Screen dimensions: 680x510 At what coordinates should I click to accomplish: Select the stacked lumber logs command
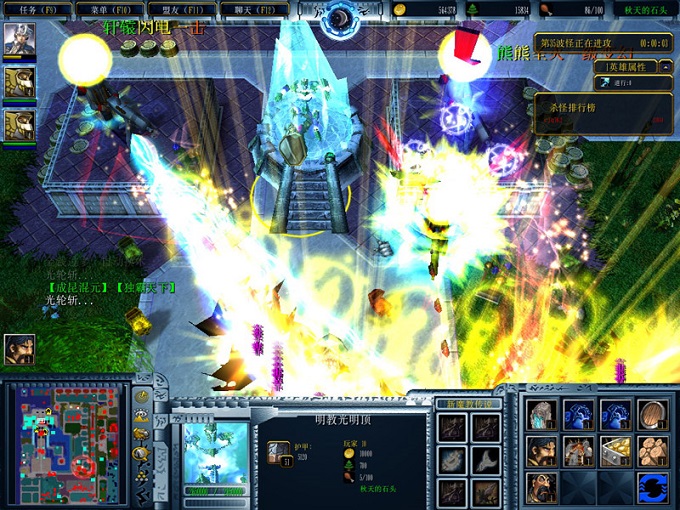(x=652, y=451)
